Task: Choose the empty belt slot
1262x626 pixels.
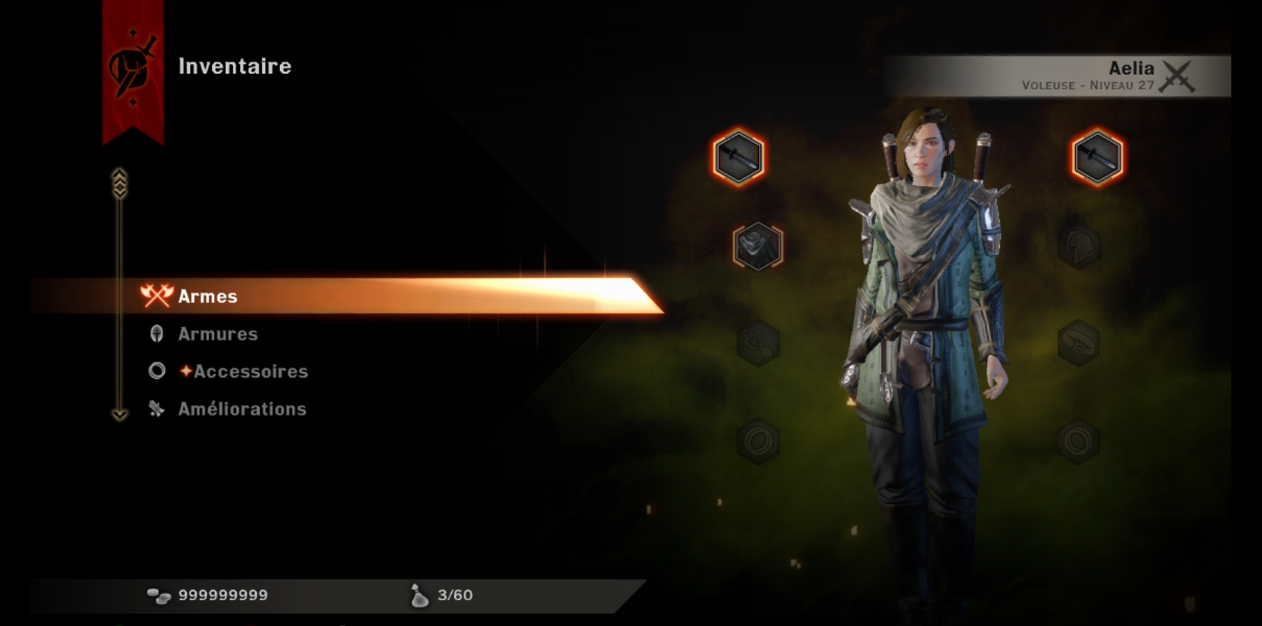Action: [x=1079, y=342]
